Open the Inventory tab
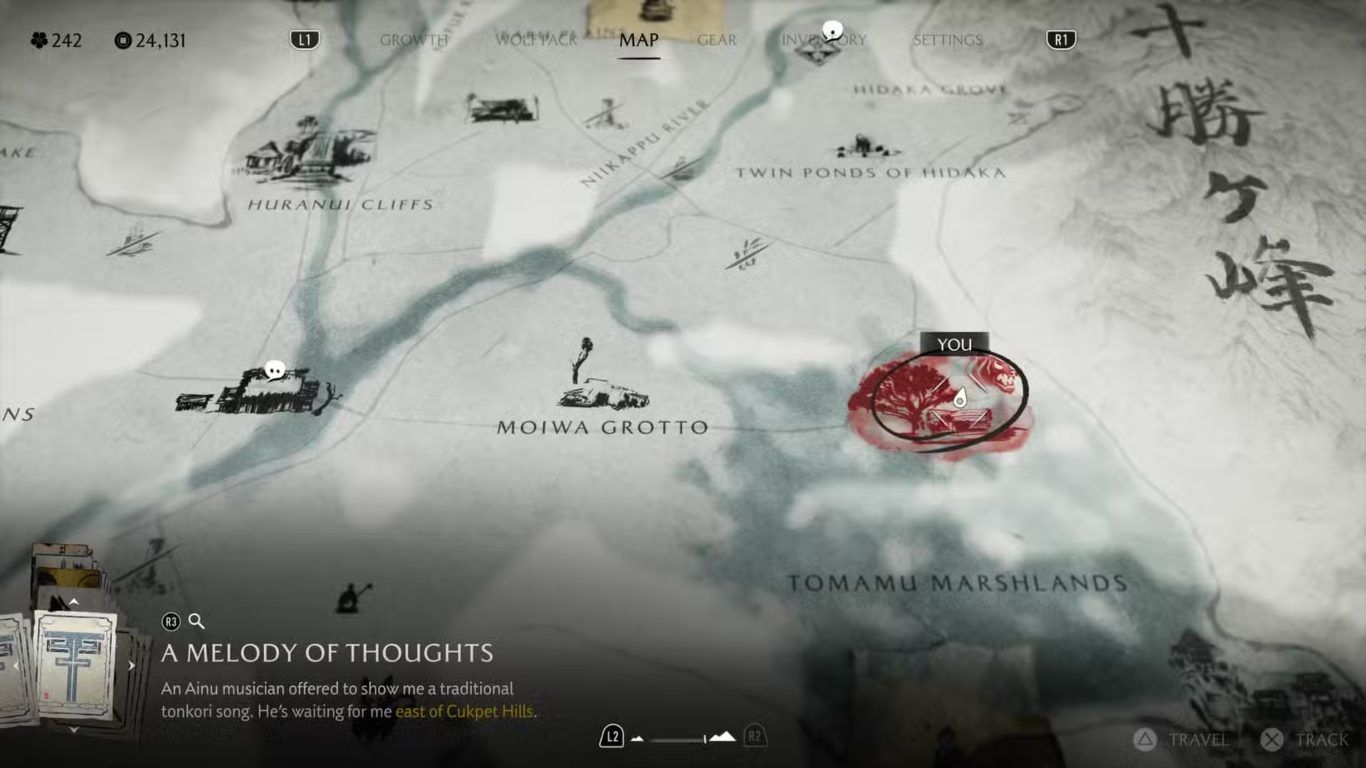This screenshot has height=768, width=1366. coord(824,40)
